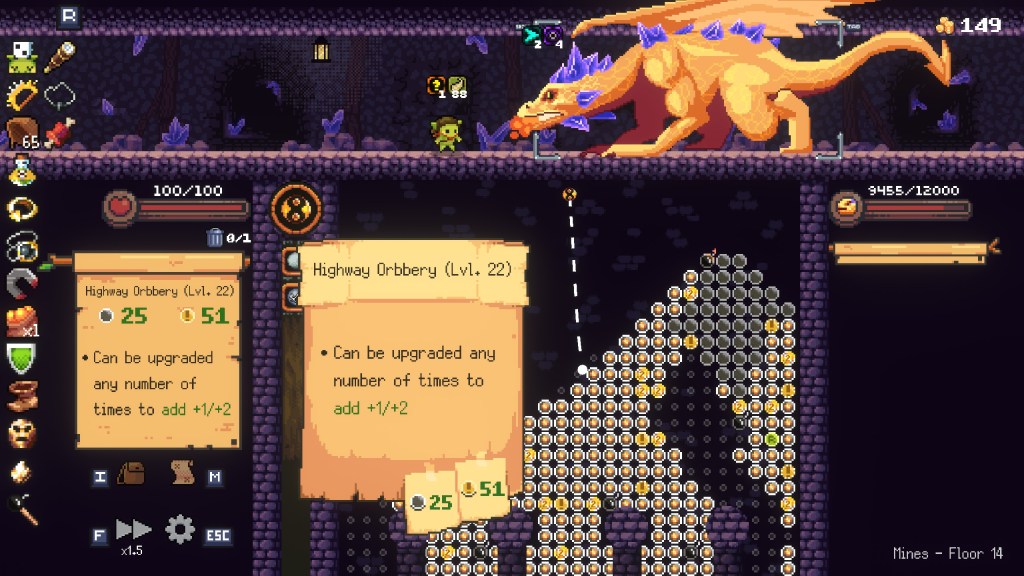Open settings with the gear icon
1024x576 pixels.
(x=180, y=528)
